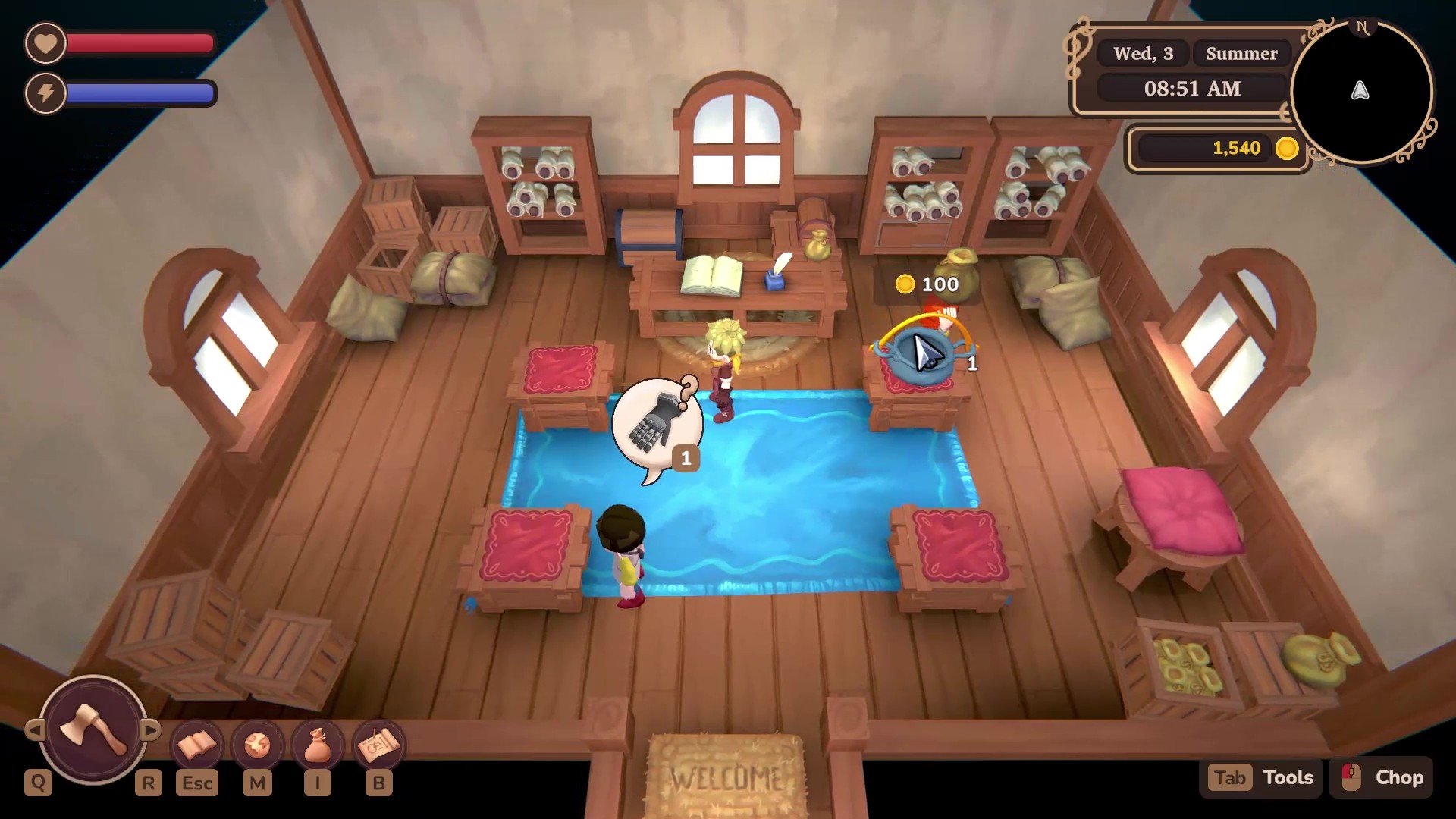Open the world map globe icon

[257, 746]
